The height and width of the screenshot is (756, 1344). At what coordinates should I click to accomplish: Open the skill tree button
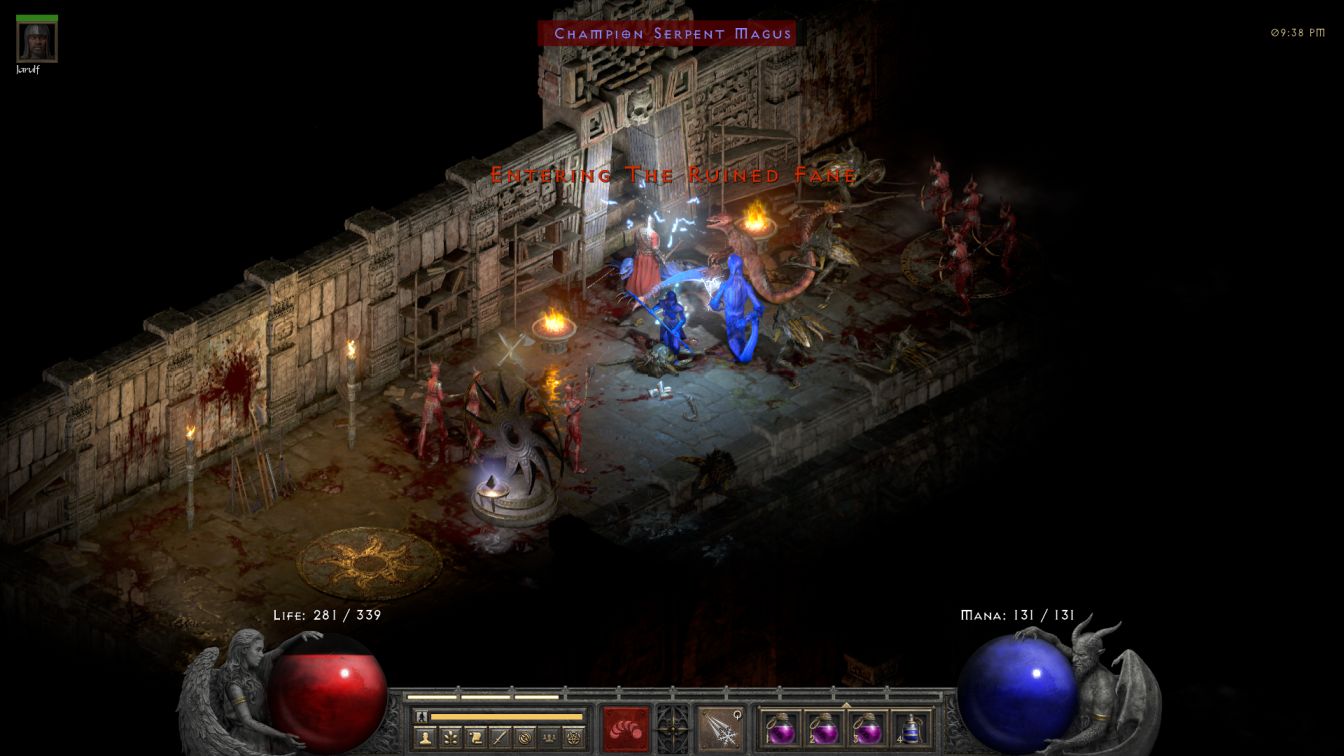point(450,738)
